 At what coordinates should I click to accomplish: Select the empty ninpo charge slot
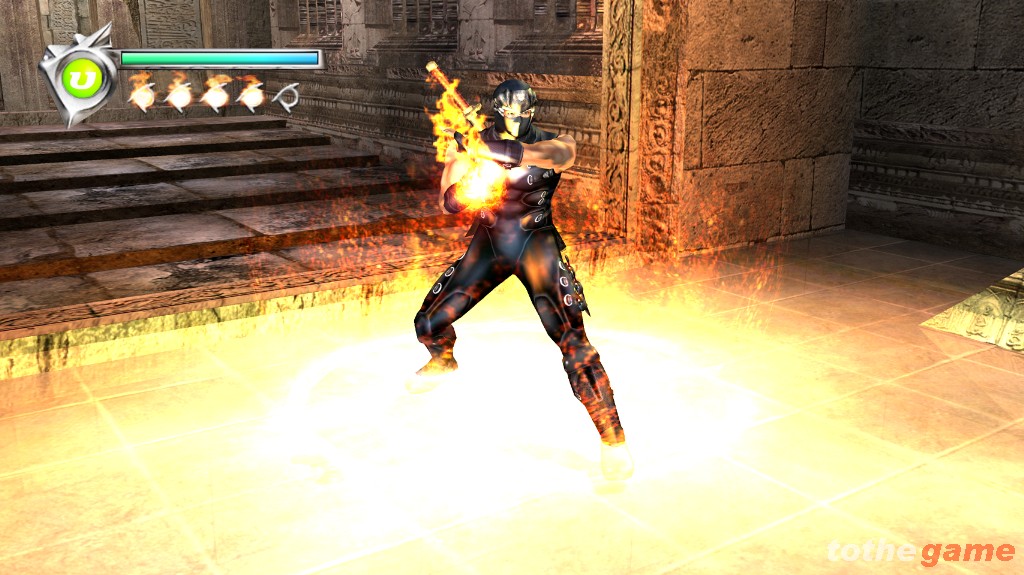click(287, 96)
